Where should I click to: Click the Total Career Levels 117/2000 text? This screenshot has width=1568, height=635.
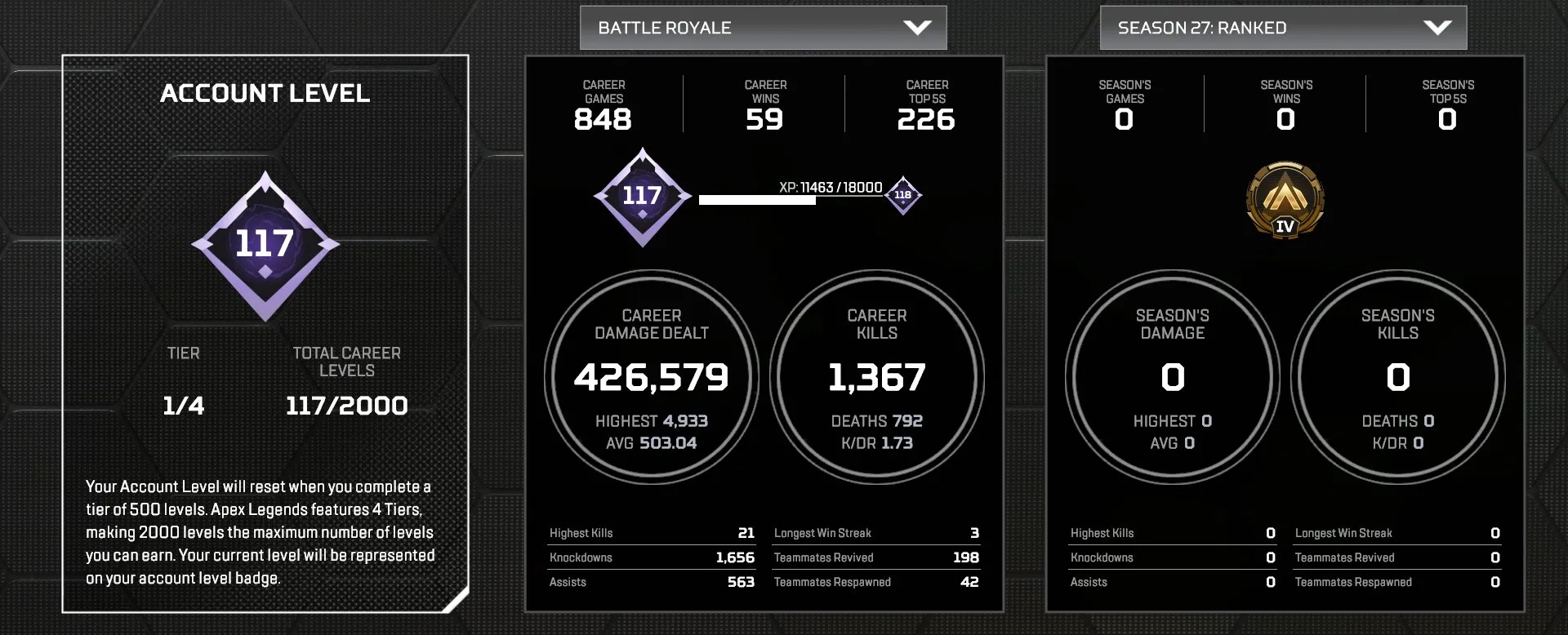(x=346, y=404)
